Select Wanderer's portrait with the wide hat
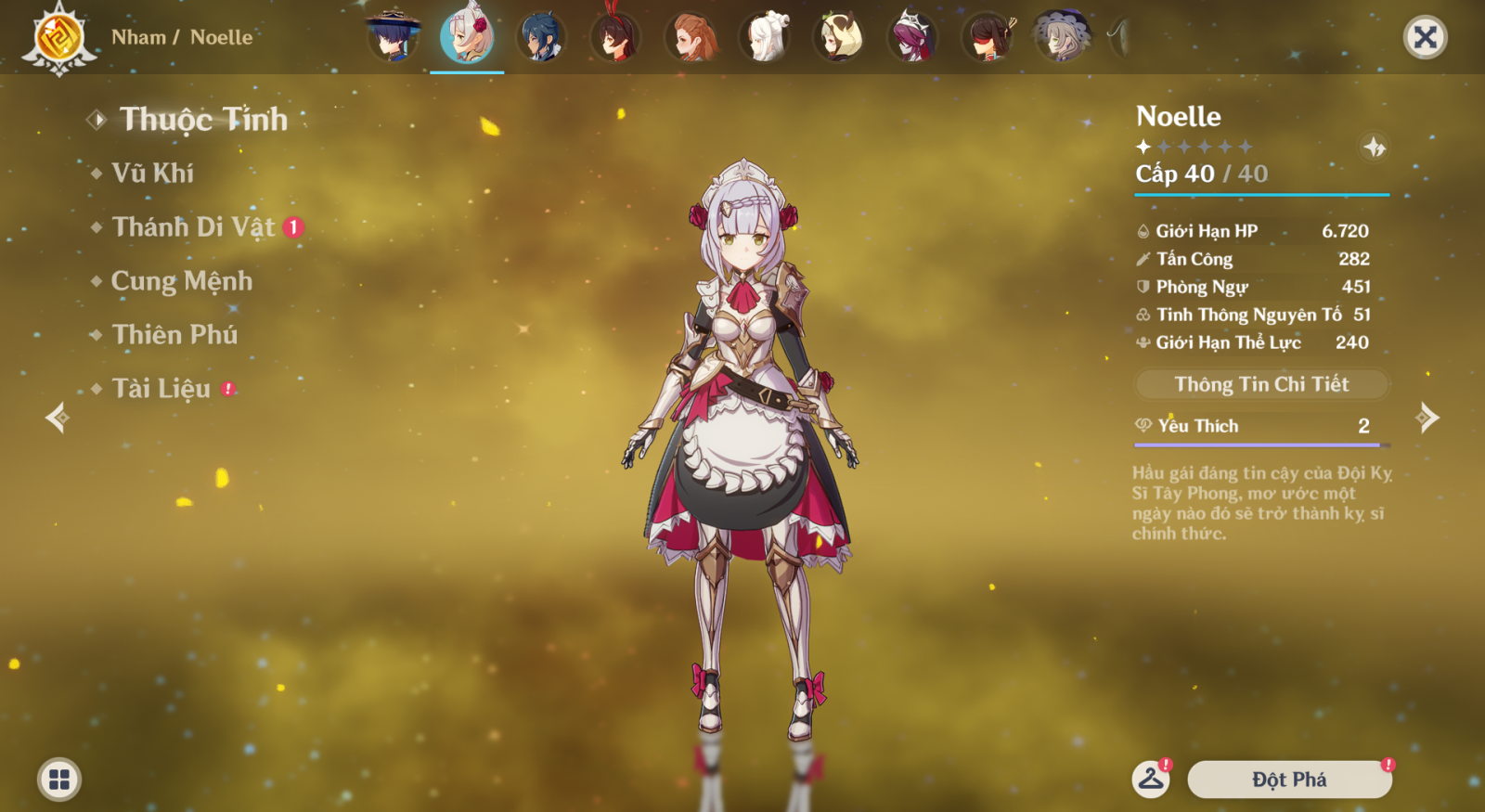This screenshot has width=1485, height=812. tap(394, 37)
